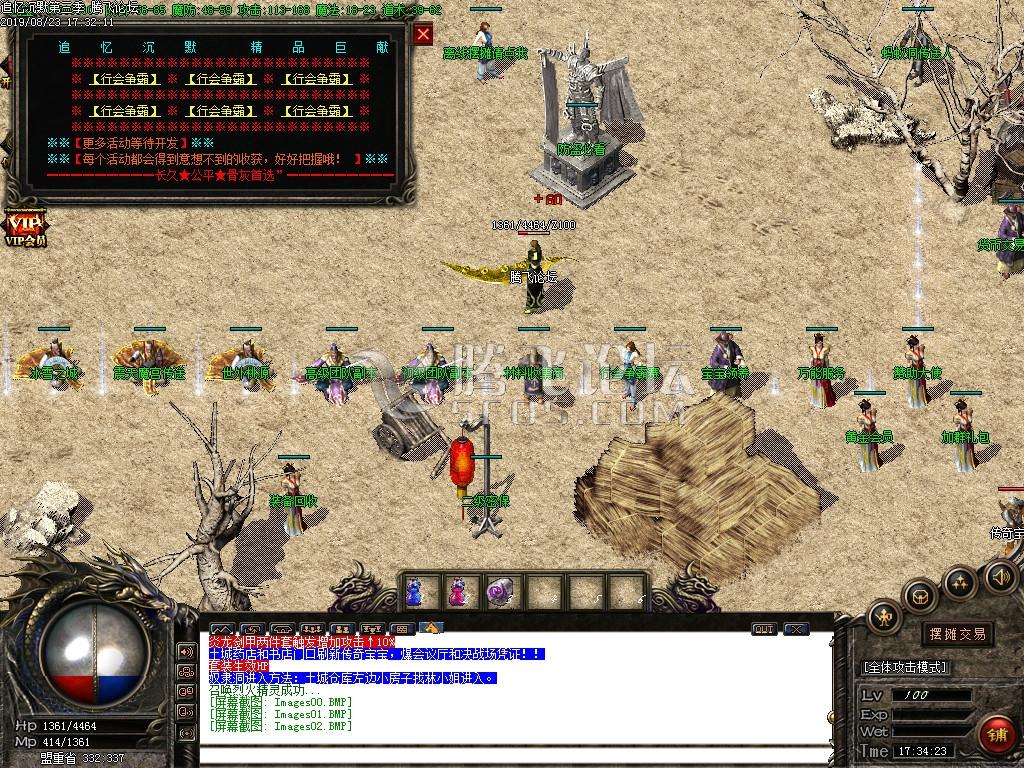Select the blue potion hotbar slot

[415, 592]
